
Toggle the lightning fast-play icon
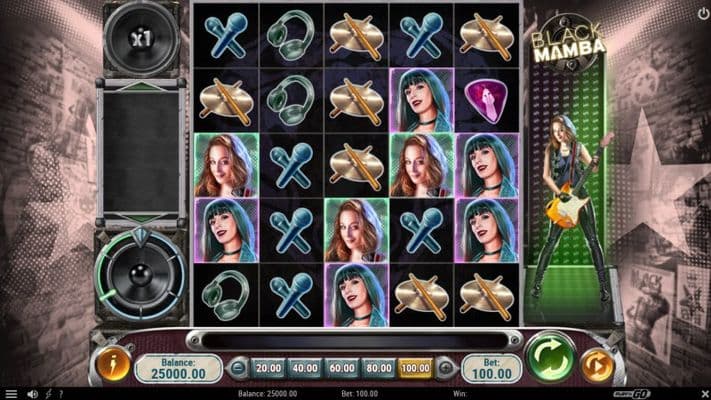pos(50,394)
